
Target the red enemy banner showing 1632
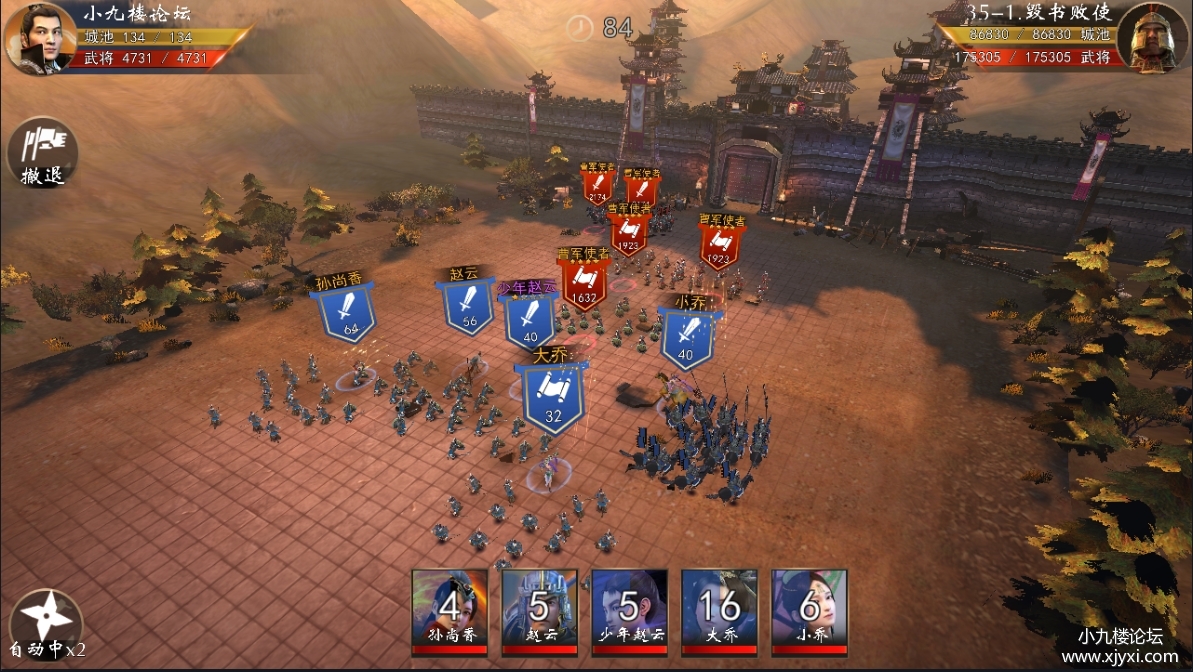tap(585, 281)
